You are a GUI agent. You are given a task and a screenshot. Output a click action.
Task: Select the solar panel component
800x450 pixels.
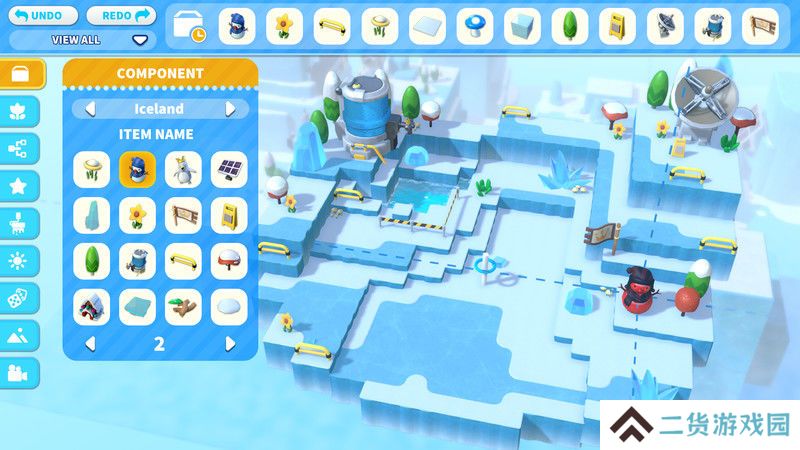(229, 169)
